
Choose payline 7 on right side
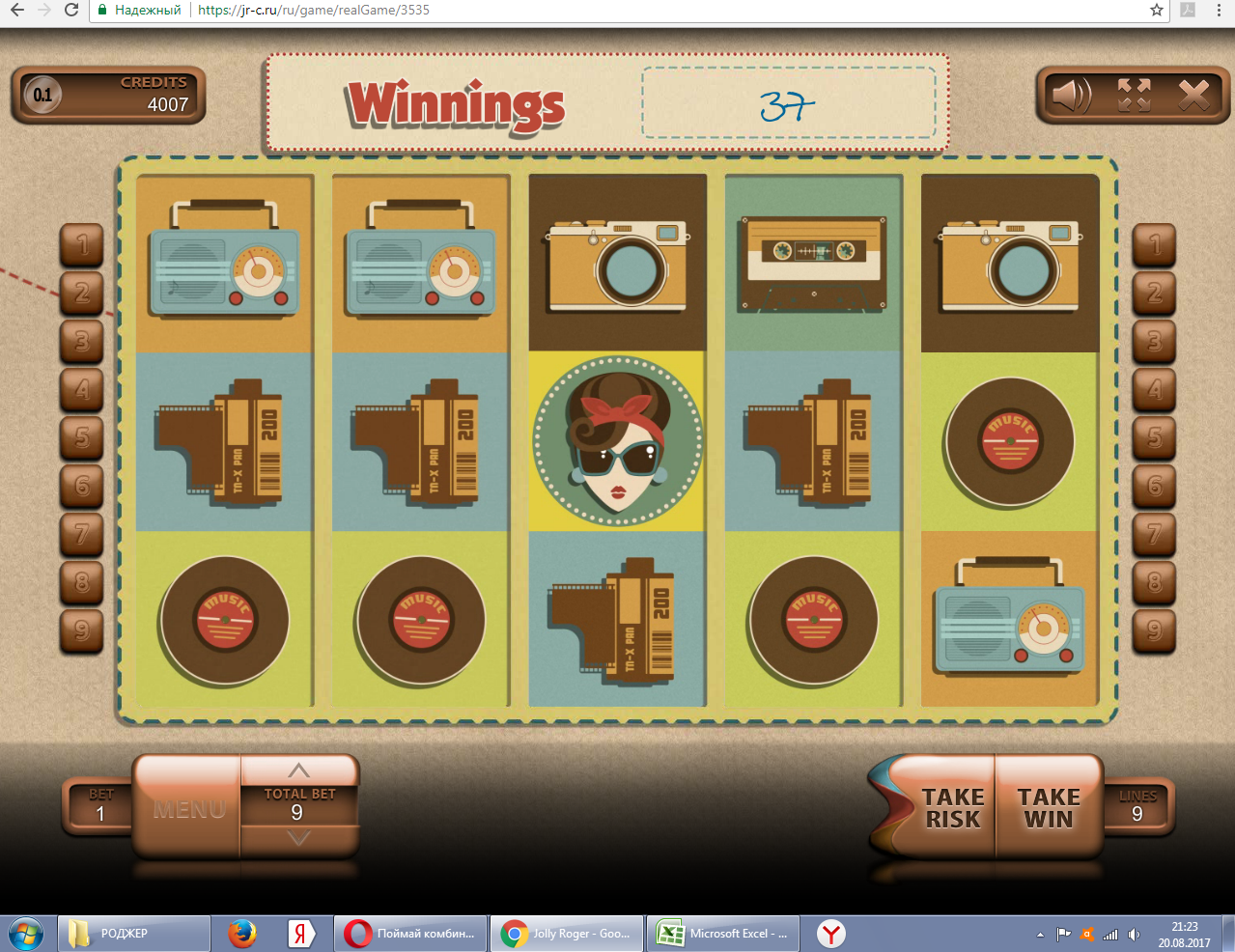pyautogui.click(x=1154, y=534)
